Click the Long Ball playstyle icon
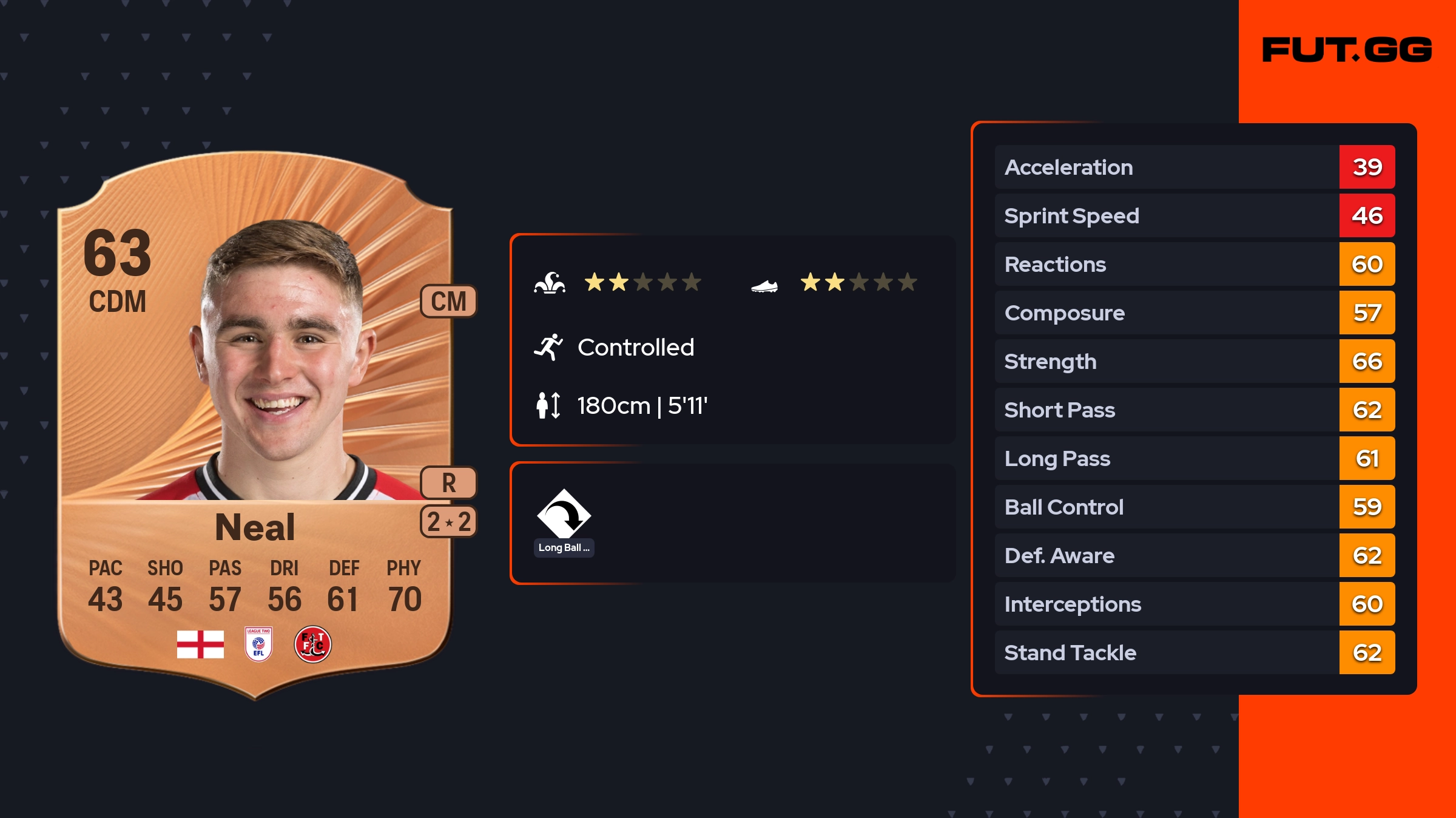Image resolution: width=1456 pixels, height=818 pixels. click(x=564, y=515)
